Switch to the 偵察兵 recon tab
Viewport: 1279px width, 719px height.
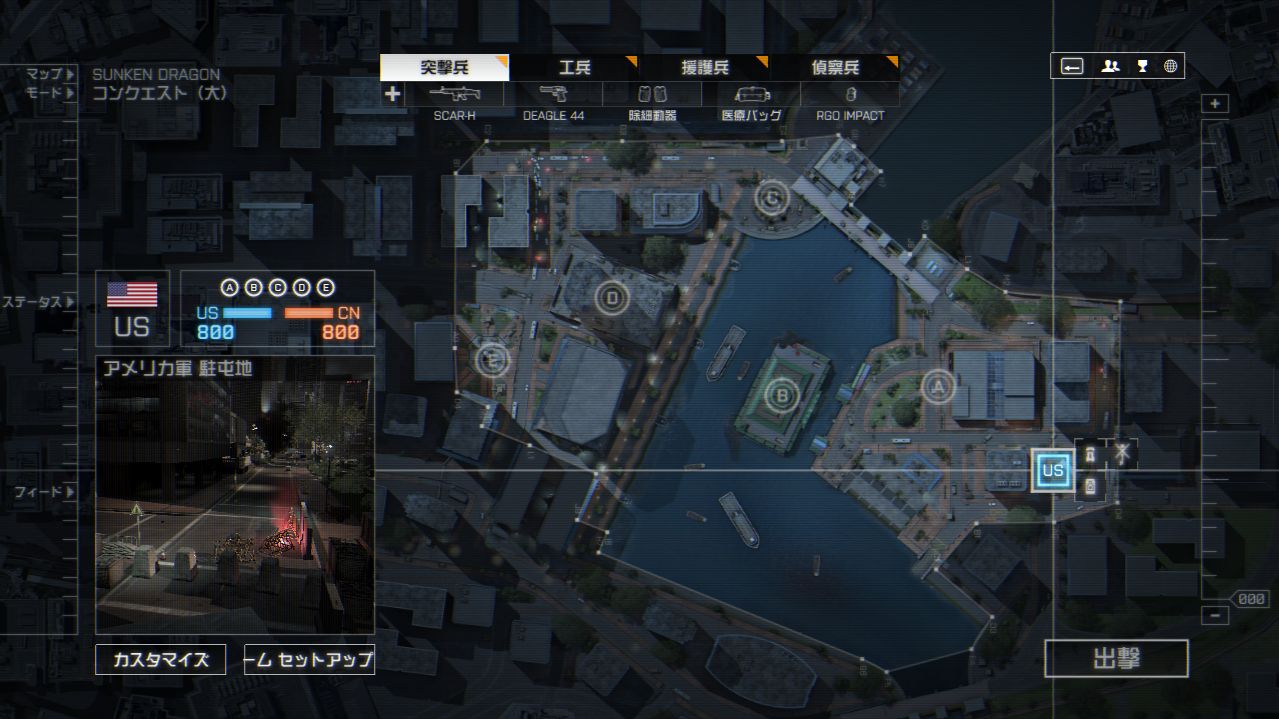[x=834, y=68]
